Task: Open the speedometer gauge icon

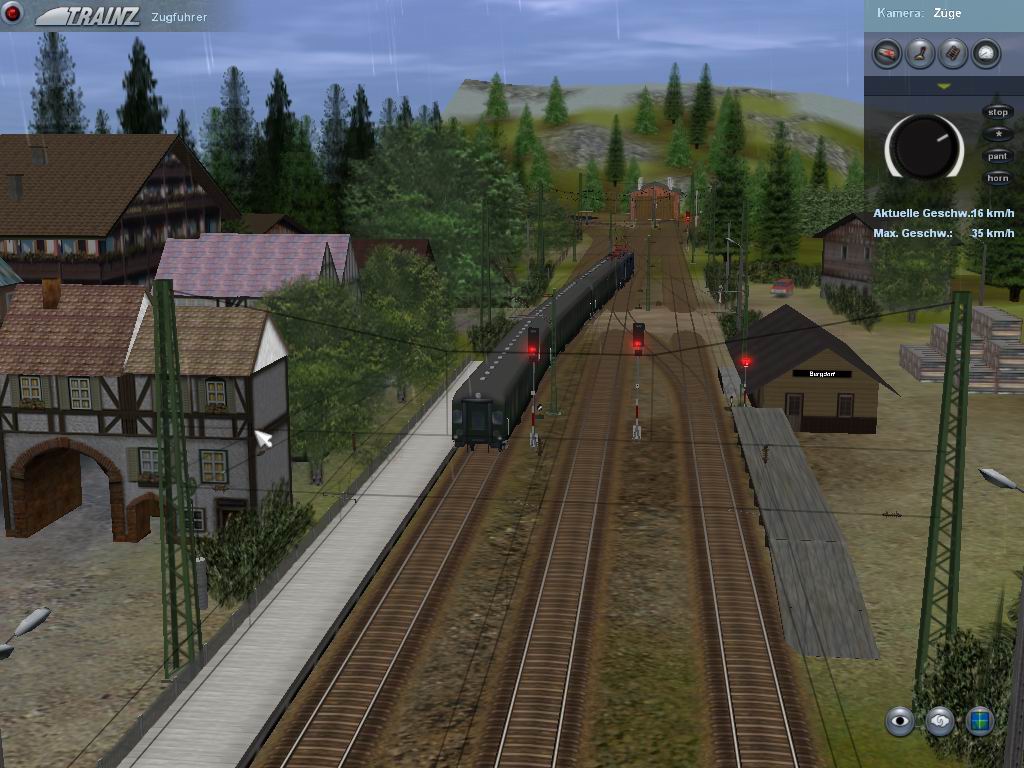Action: point(986,53)
